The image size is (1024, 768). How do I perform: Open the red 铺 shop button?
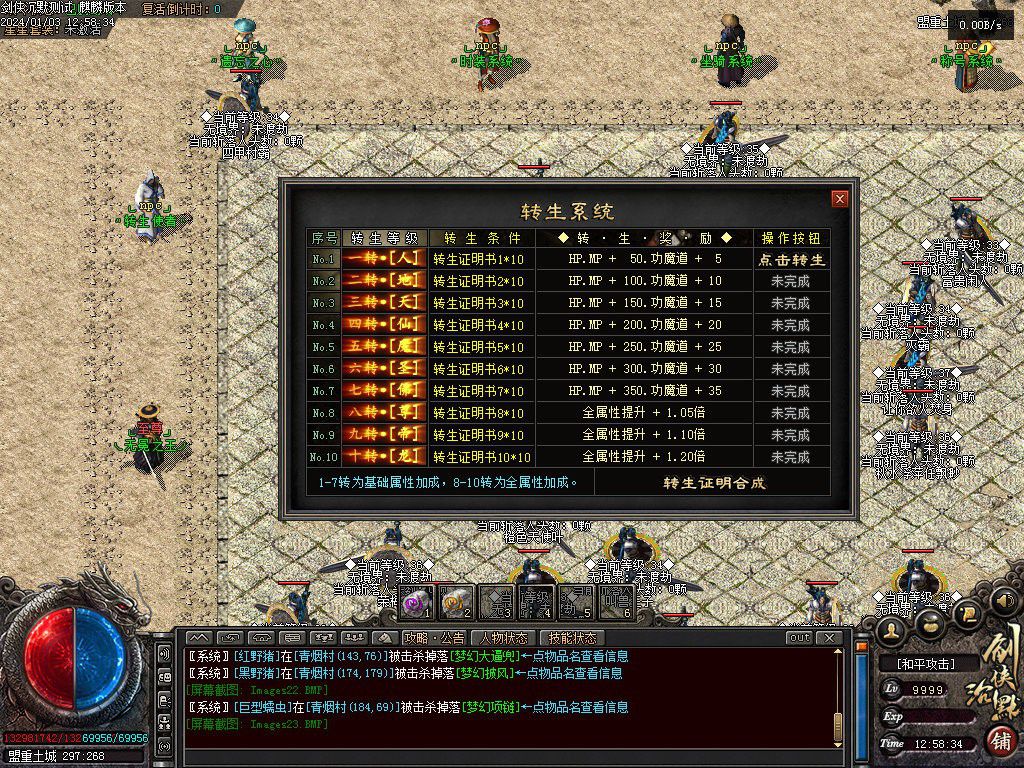coord(997,741)
